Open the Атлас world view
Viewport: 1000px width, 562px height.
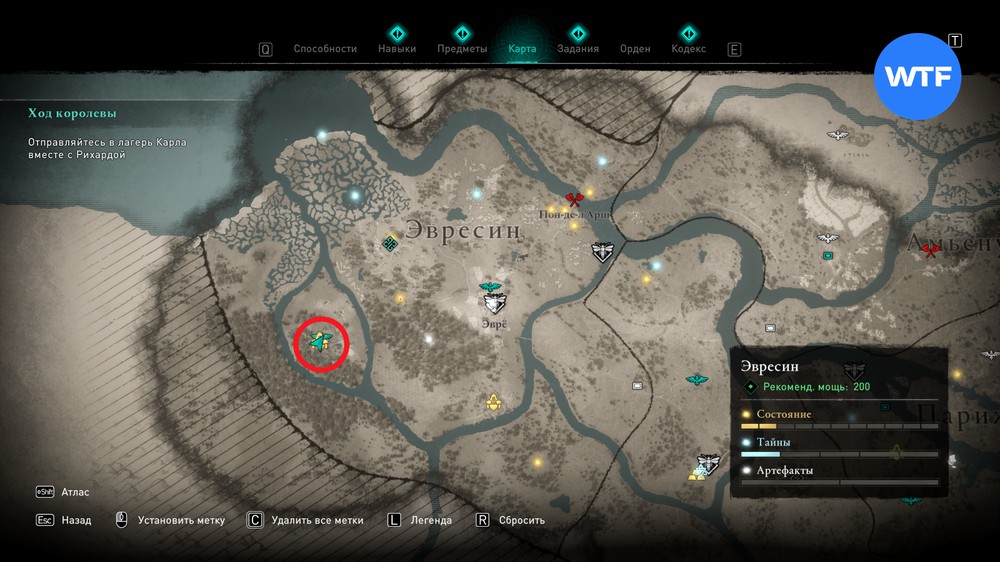[x=74, y=492]
